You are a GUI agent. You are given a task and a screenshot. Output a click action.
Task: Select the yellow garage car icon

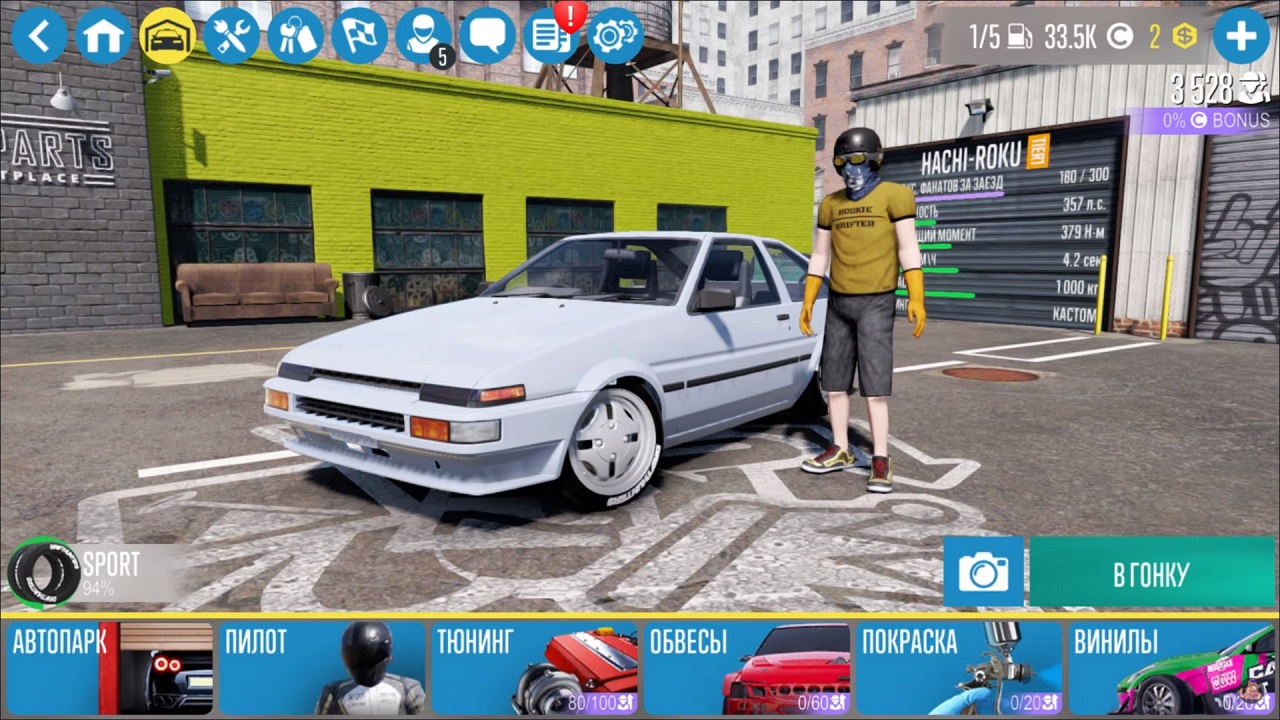[168, 37]
